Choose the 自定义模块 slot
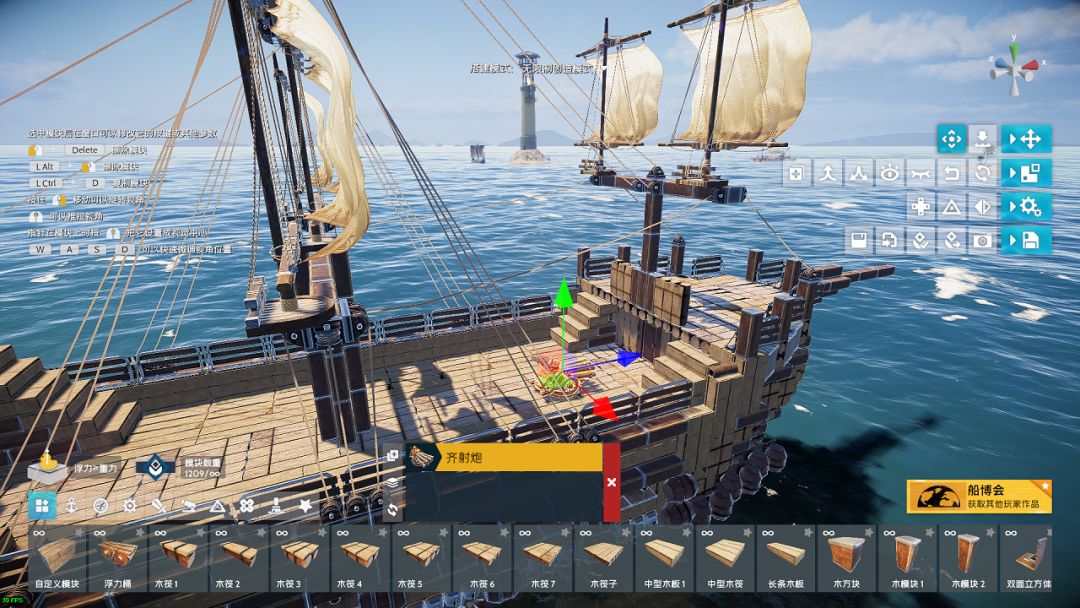Screen dimensions: 1080x608 click(x=56, y=558)
